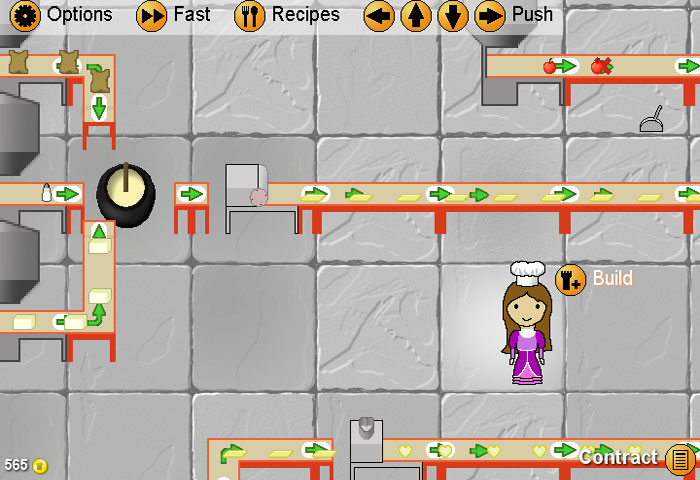This screenshot has width=700, height=480.
Task: Select the left arrow direction button
Action: [x=379, y=15]
